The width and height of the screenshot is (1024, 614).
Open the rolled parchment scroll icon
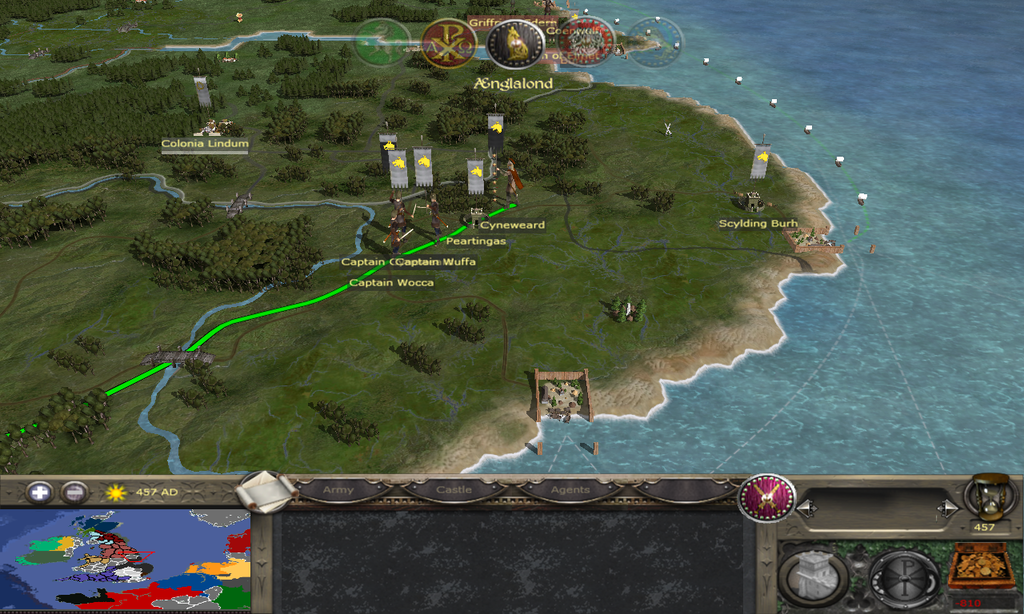pos(267,490)
